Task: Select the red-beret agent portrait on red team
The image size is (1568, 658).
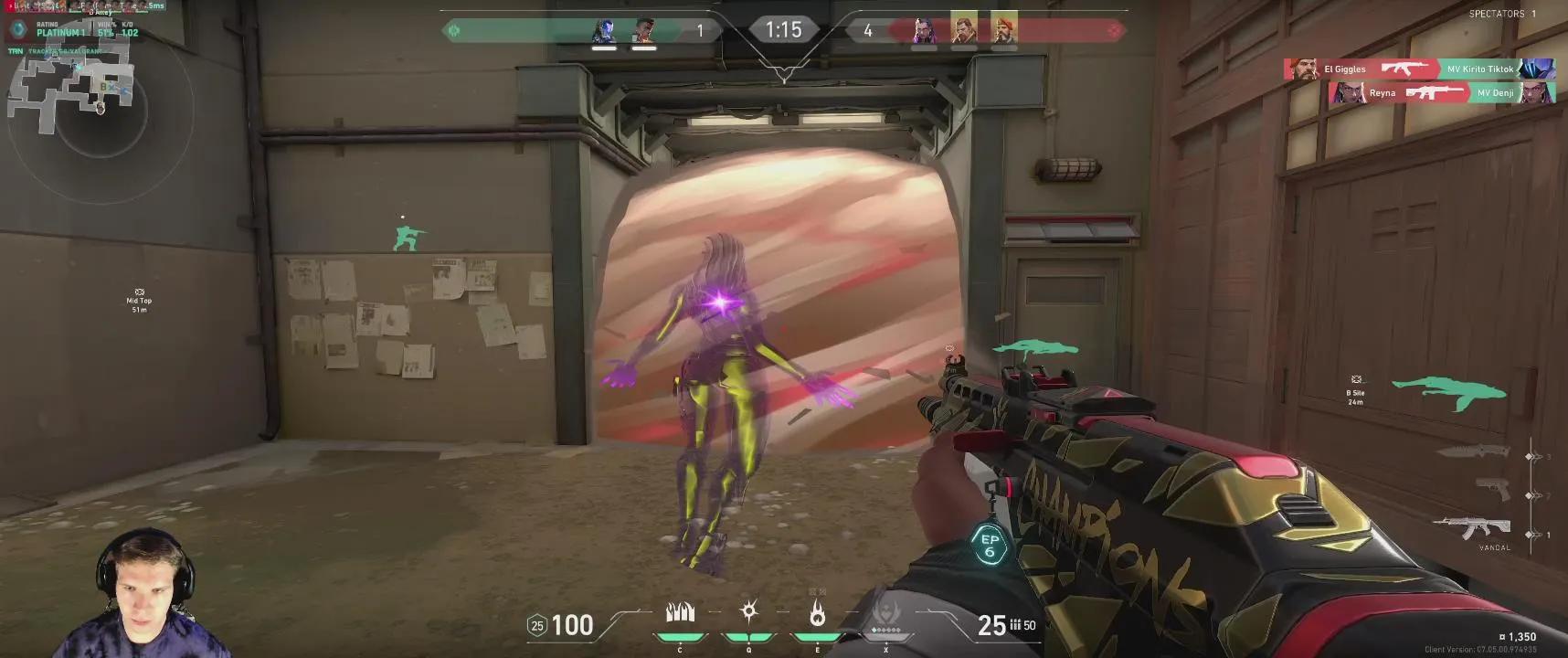Action: click(1003, 28)
